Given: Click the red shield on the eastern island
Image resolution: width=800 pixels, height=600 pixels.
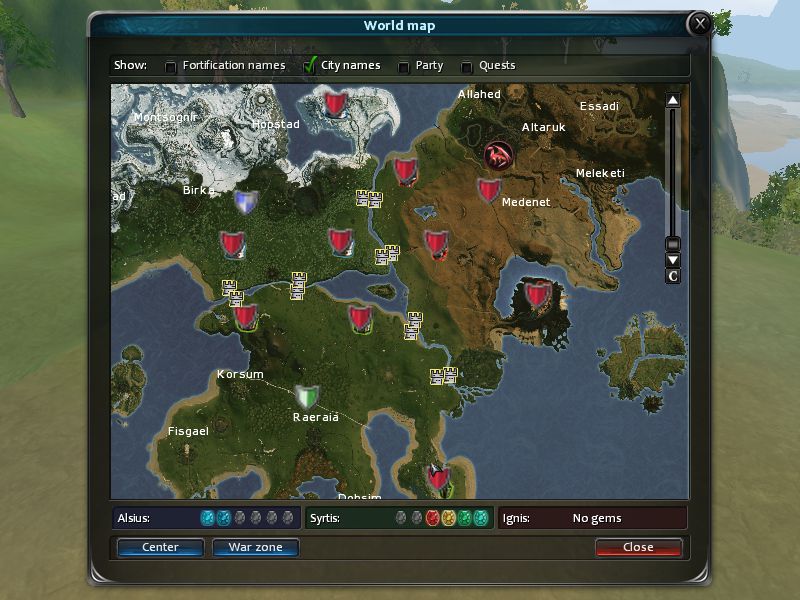Looking at the screenshot, I should 538,294.
